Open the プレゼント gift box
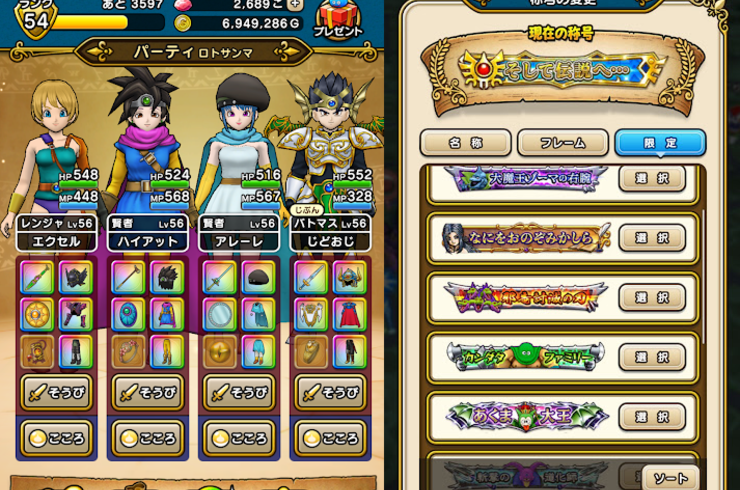 (338, 18)
